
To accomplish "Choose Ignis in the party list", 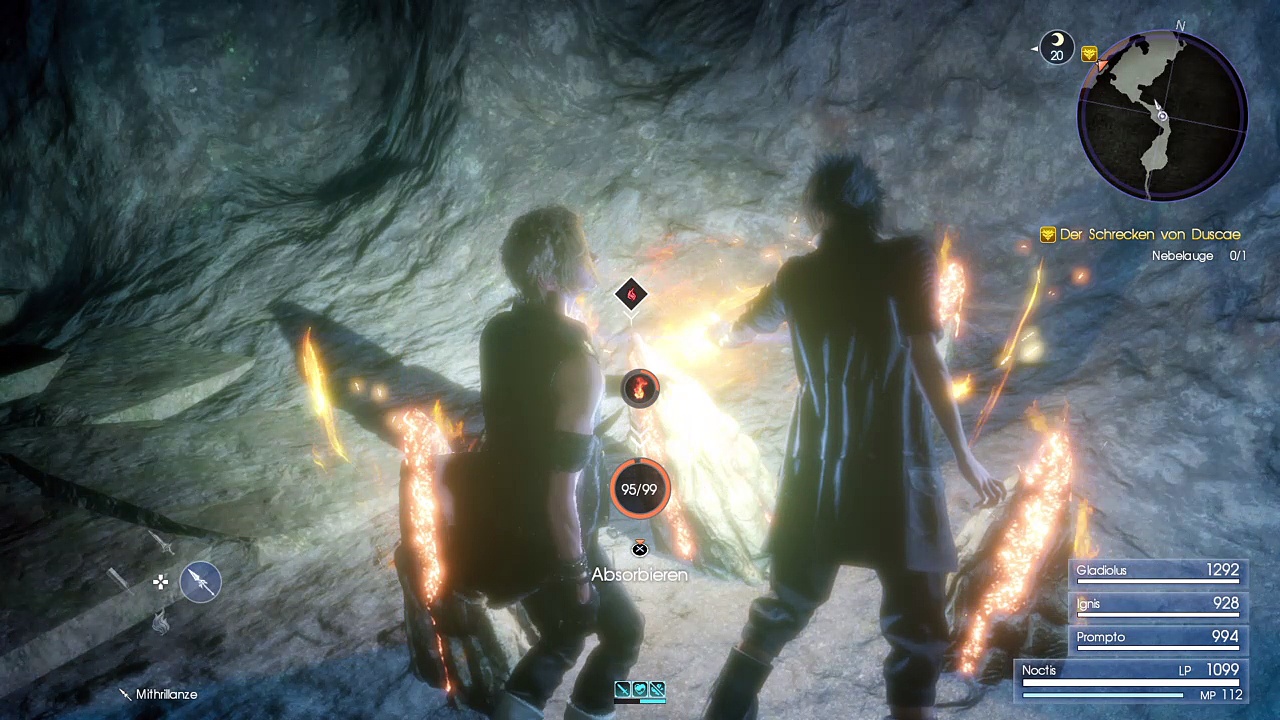I will tap(1157, 604).
